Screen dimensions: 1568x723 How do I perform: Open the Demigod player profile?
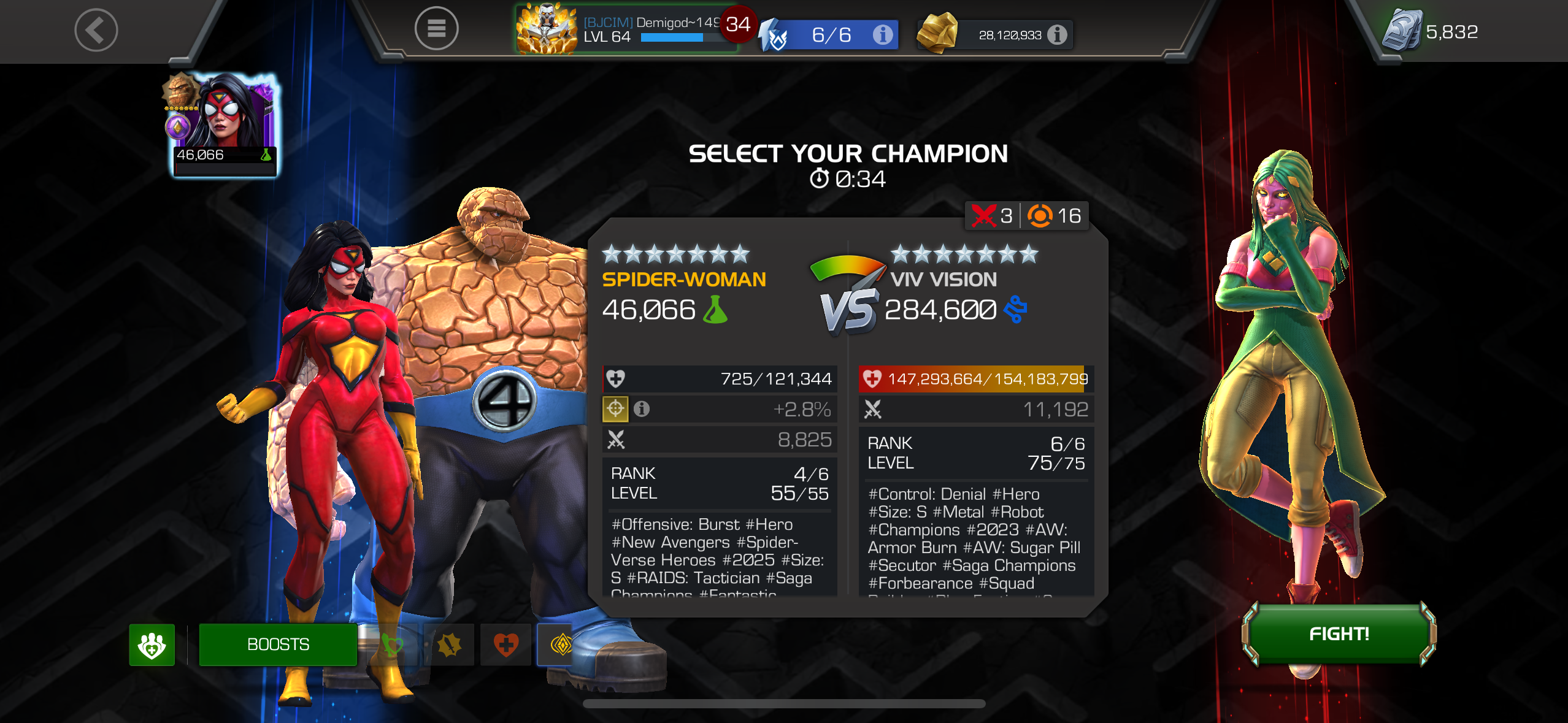tap(626, 29)
